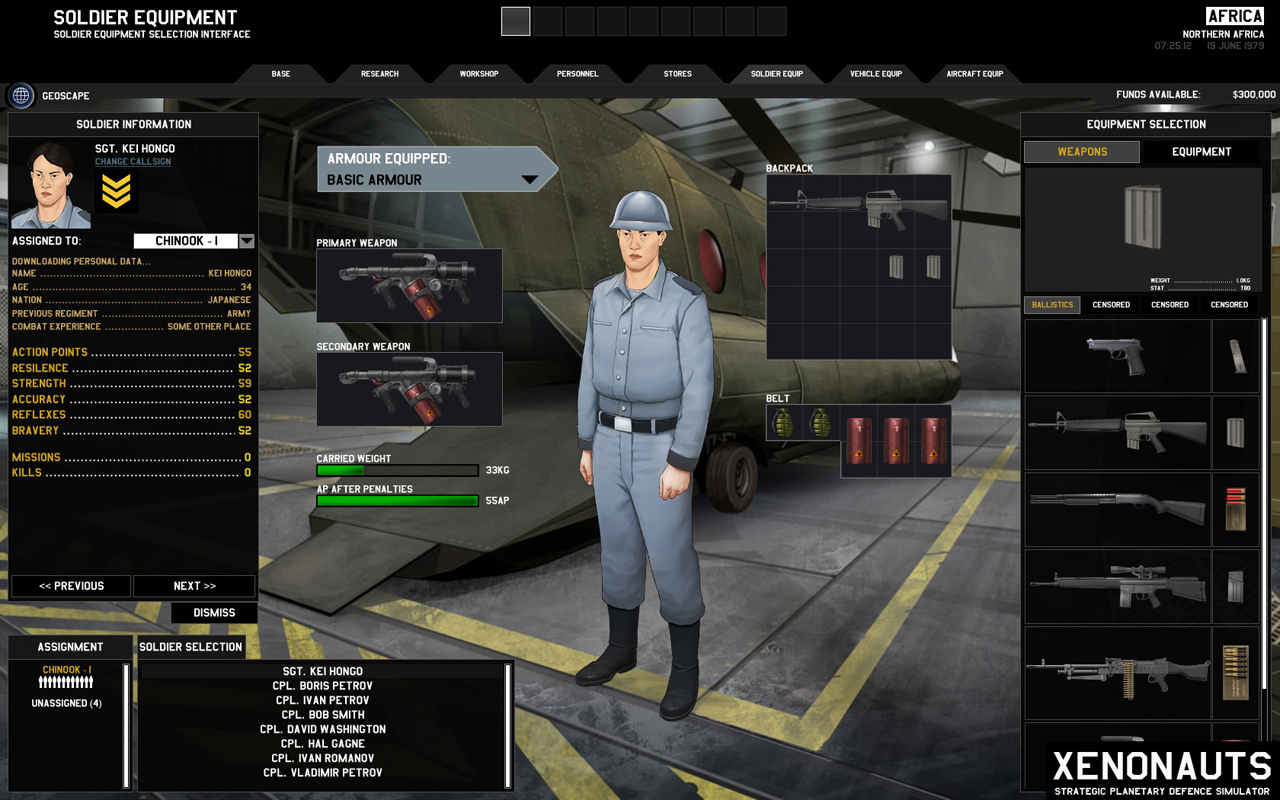Open the Research screen tab
The image size is (1280, 800).
pyautogui.click(x=379, y=73)
